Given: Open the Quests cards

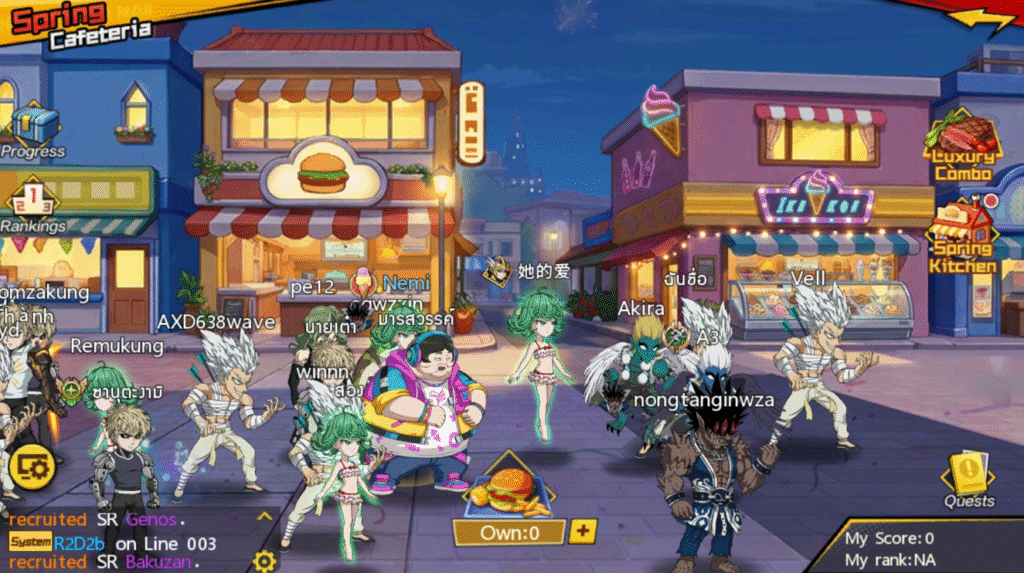Looking at the screenshot, I should pos(968,475).
